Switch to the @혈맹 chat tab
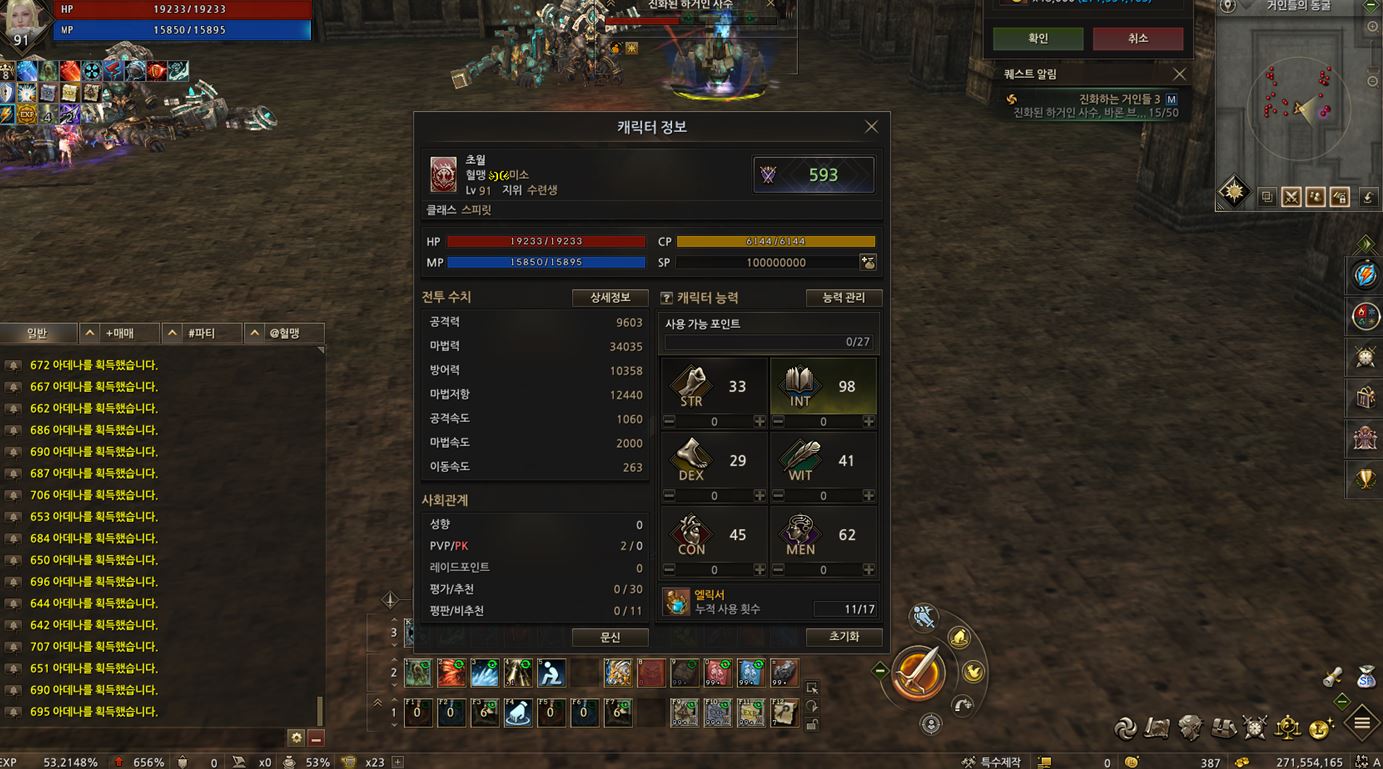The image size is (1383, 769). pos(287,331)
